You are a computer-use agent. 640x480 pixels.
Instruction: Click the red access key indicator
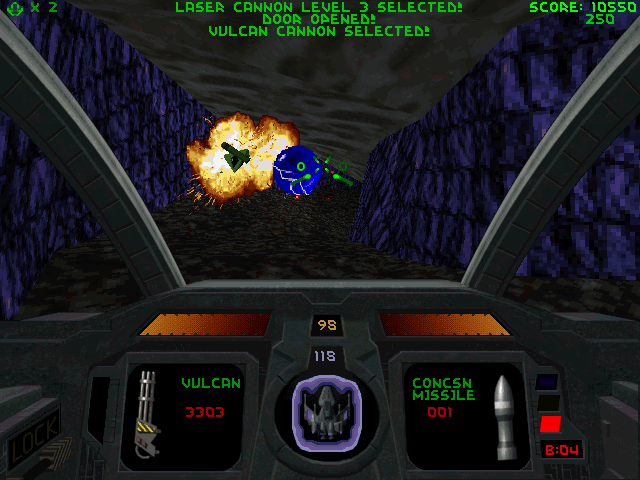pos(549,424)
